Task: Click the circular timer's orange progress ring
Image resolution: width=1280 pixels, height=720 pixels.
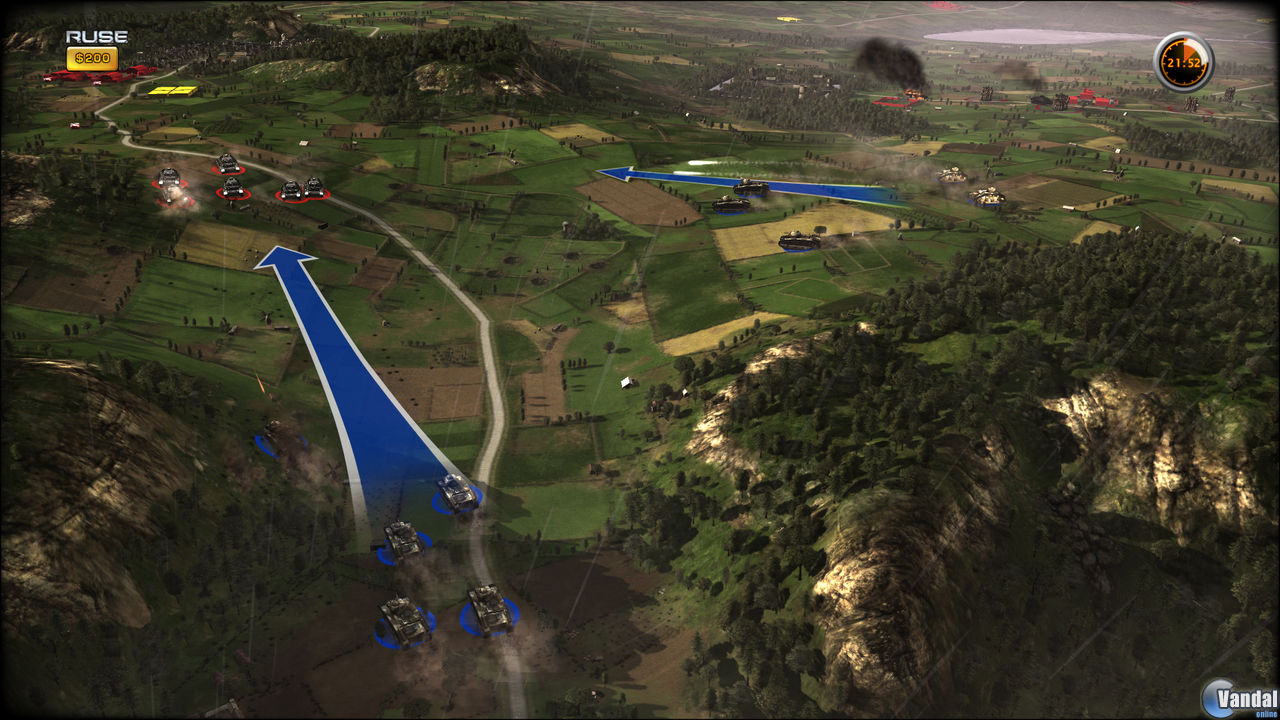Action: 1189,47
